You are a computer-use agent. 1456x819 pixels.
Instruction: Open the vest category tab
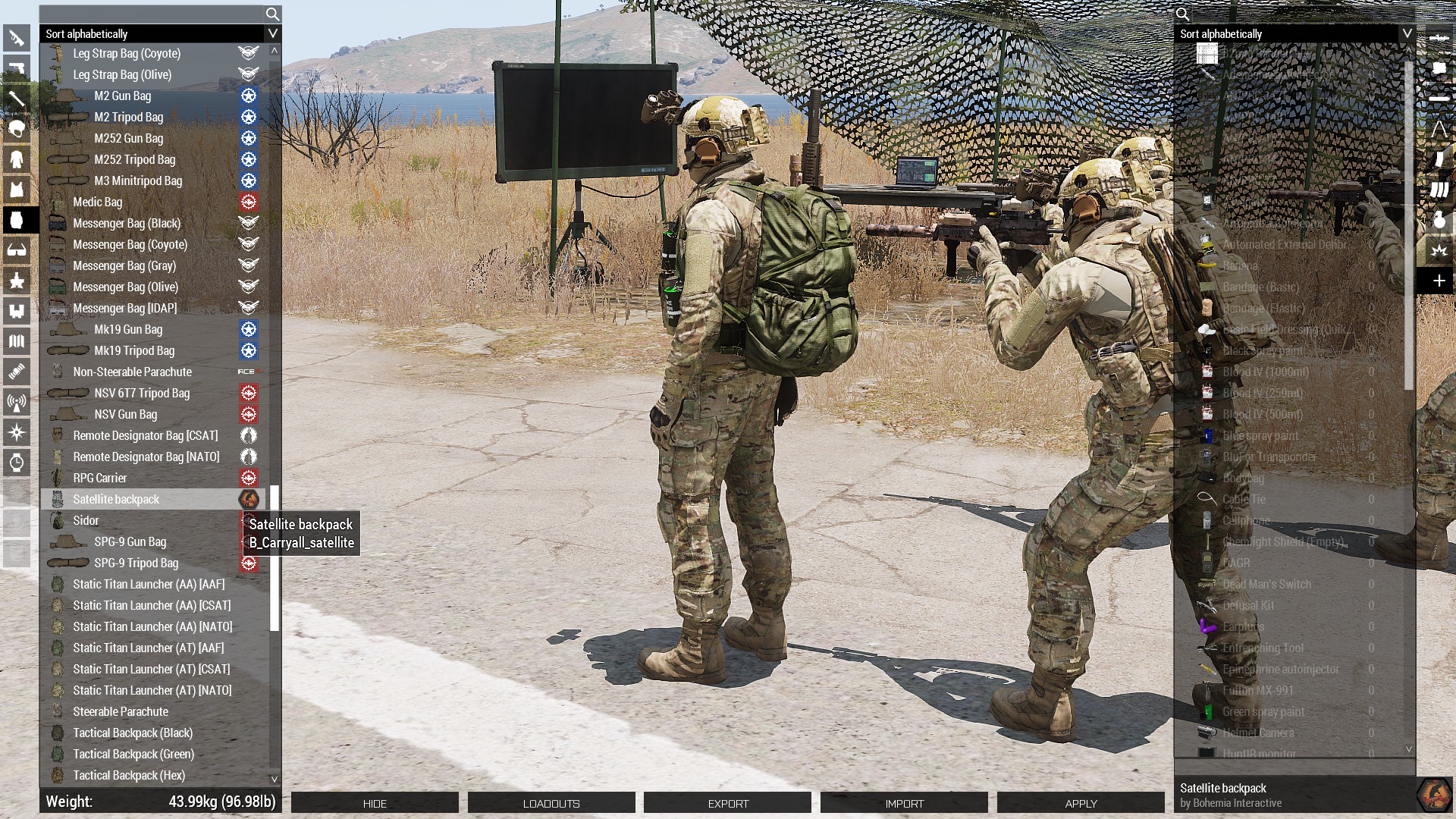(x=17, y=190)
